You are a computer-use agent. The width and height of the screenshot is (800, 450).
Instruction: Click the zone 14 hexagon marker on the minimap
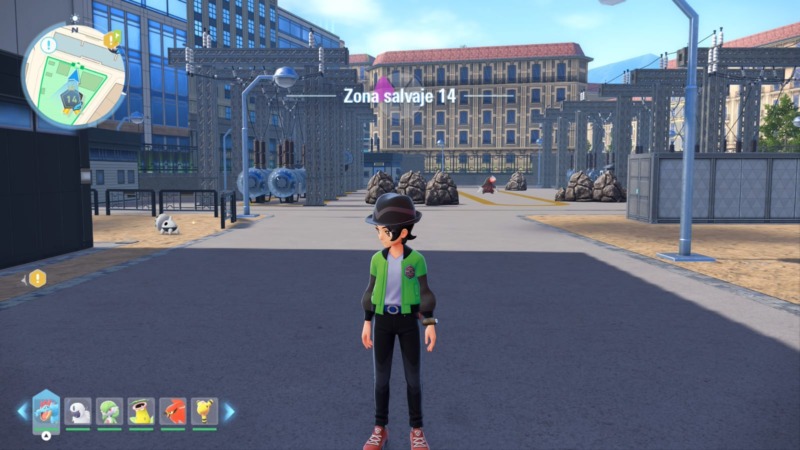coord(71,99)
